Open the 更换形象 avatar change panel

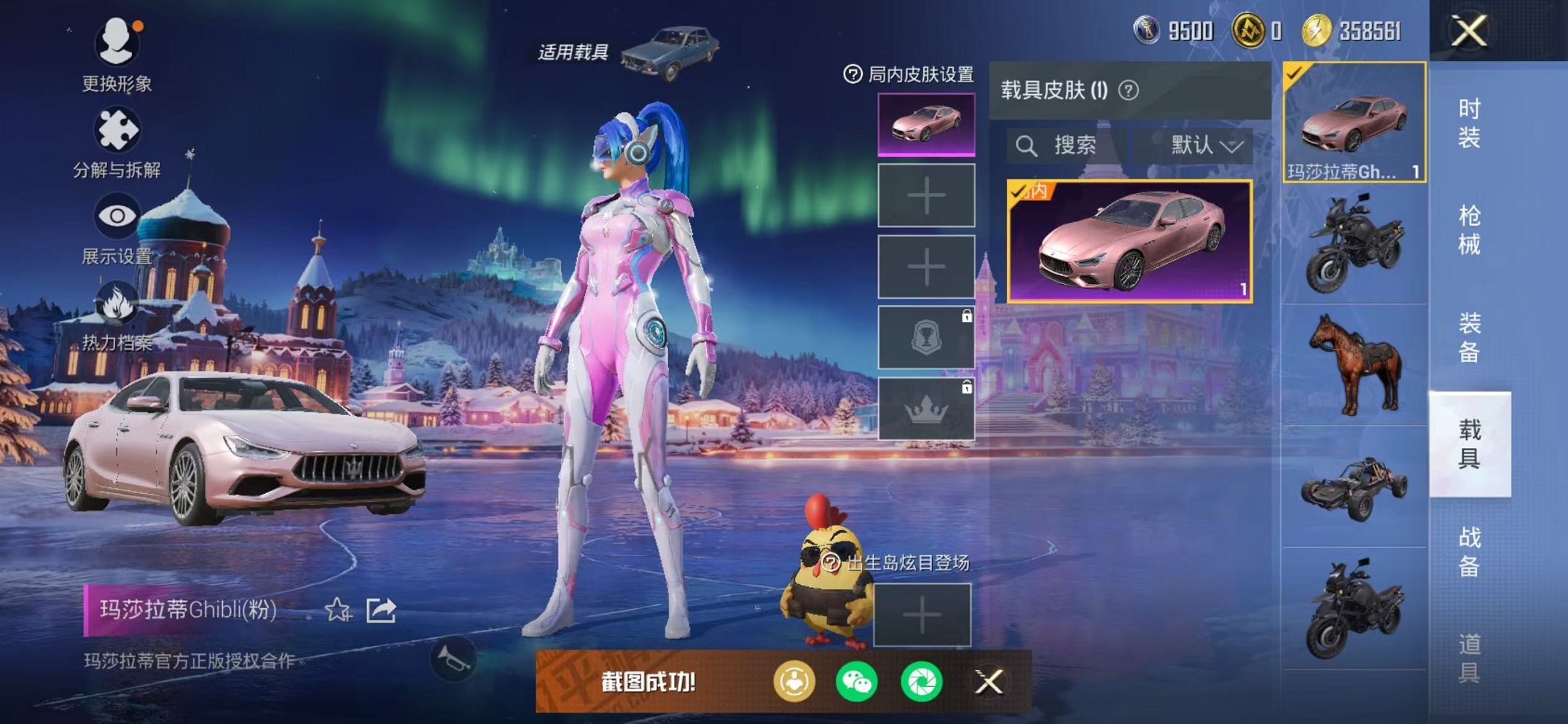click(117, 44)
